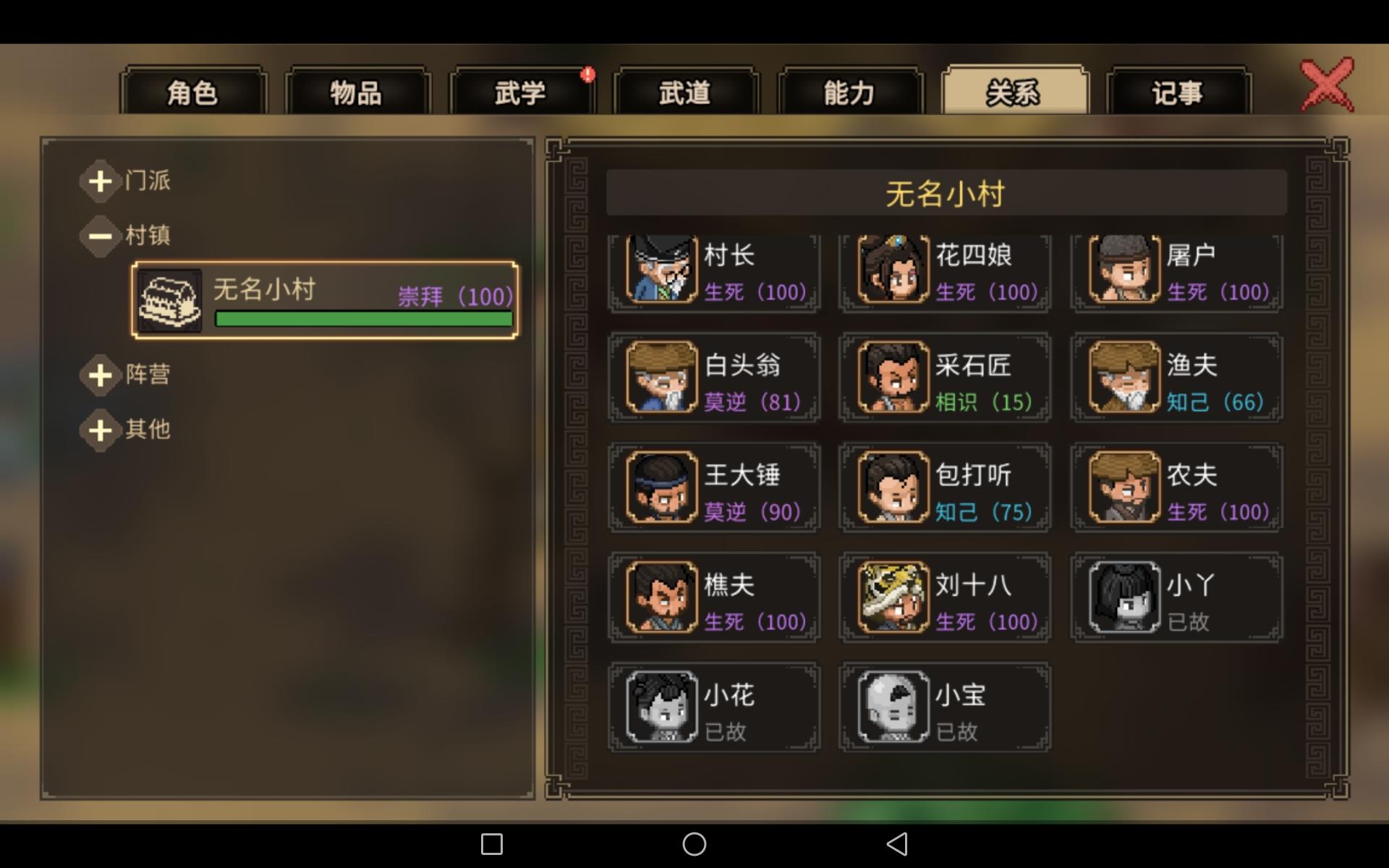Collapse the 村镇 section
1389x868 pixels.
[101, 236]
